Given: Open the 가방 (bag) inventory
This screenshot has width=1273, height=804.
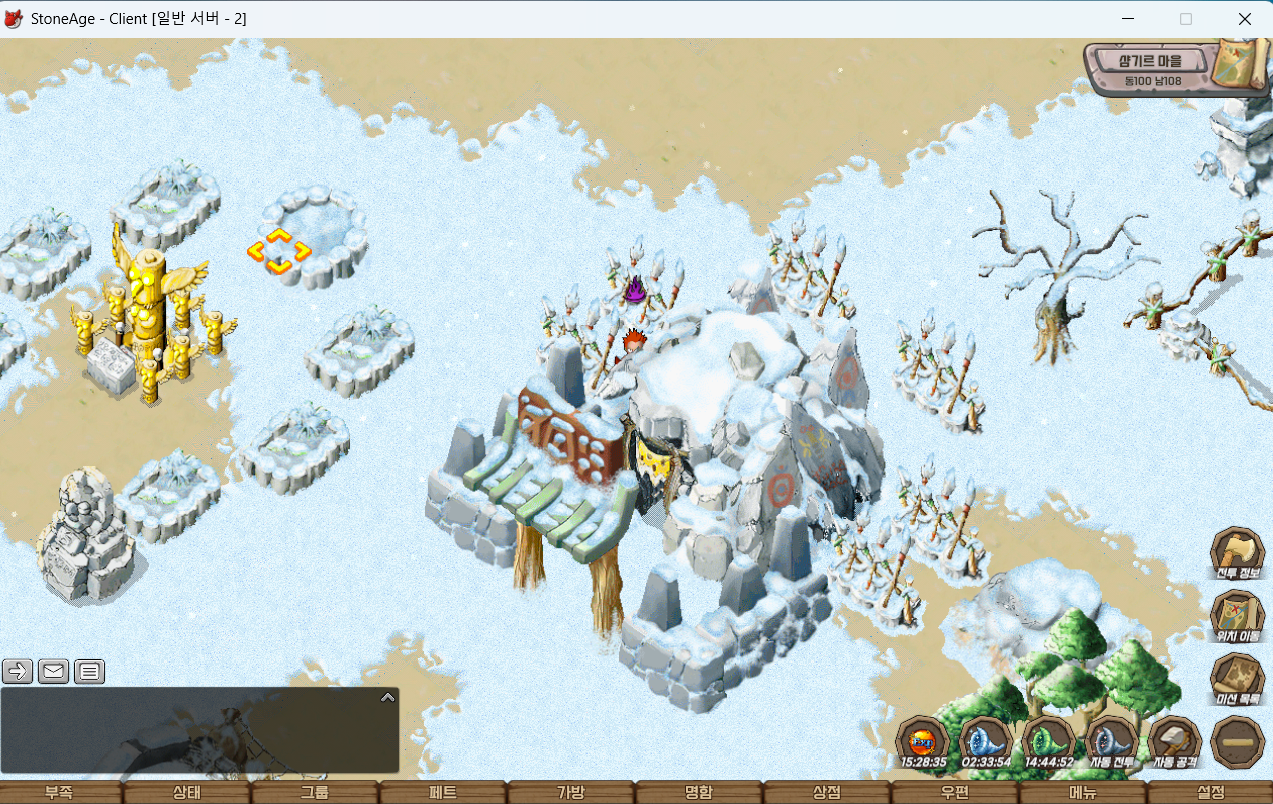Looking at the screenshot, I should tap(571, 792).
